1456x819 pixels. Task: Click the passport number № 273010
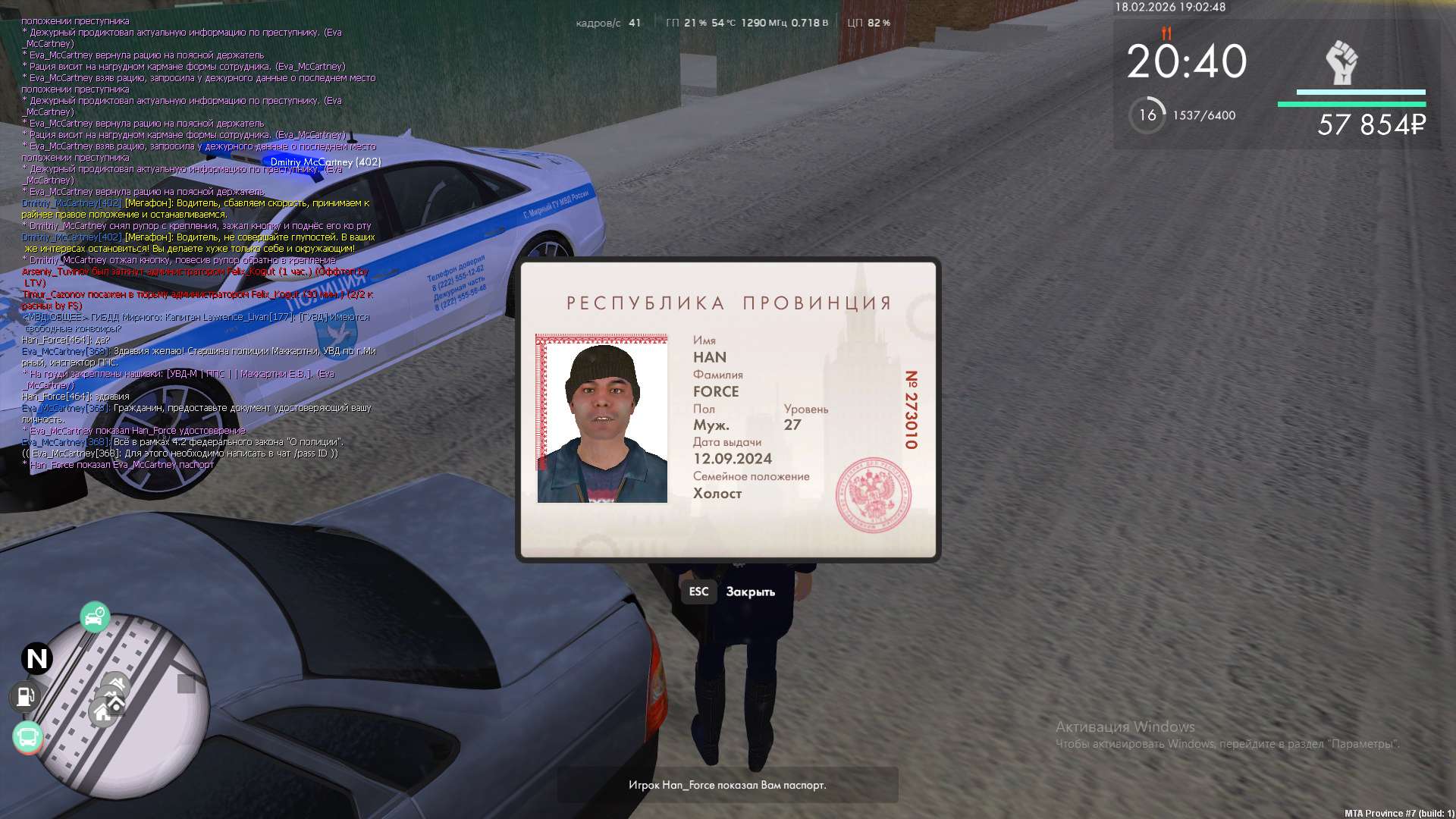[x=911, y=409]
